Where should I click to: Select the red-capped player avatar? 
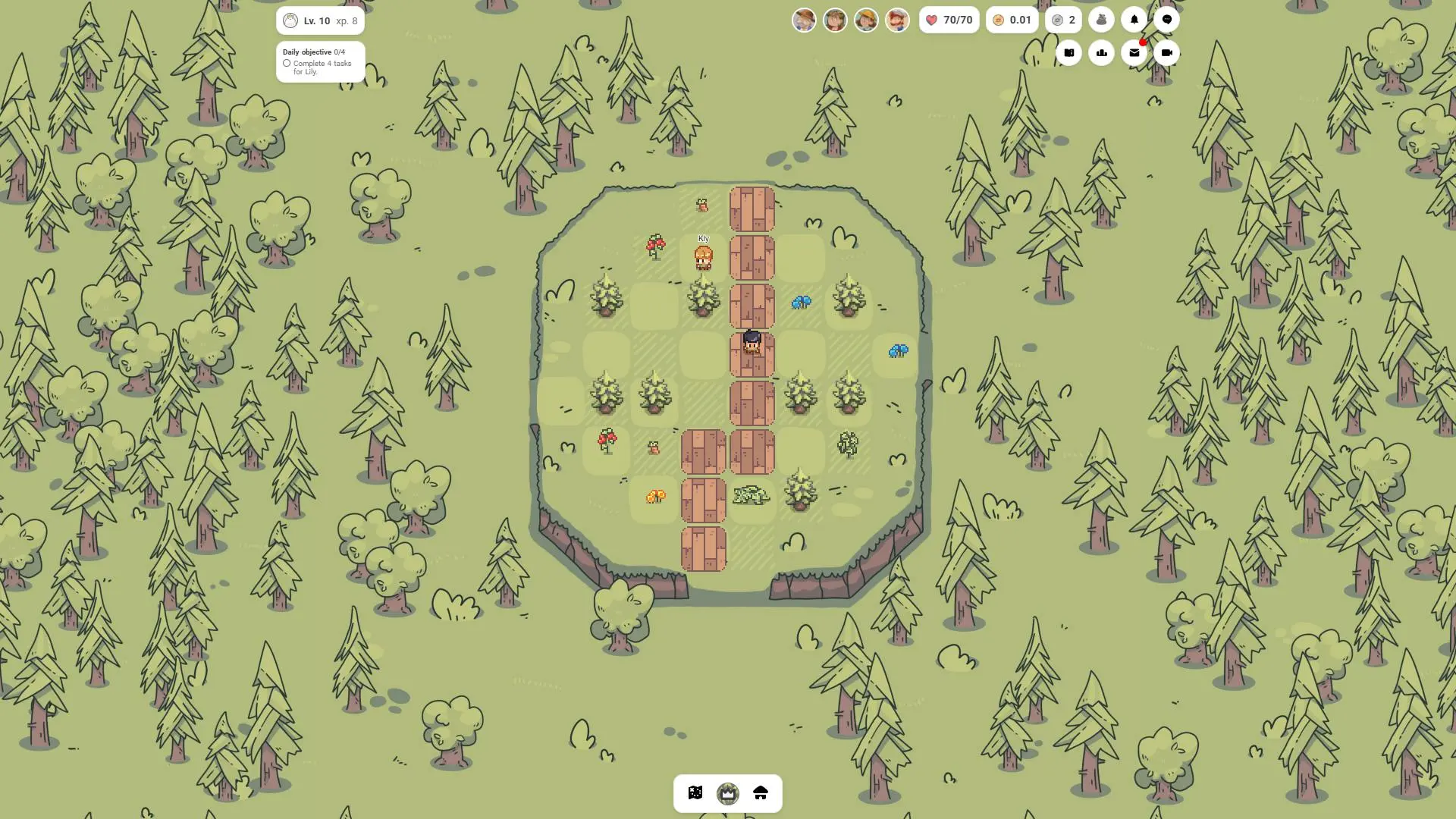click(897, 19)
